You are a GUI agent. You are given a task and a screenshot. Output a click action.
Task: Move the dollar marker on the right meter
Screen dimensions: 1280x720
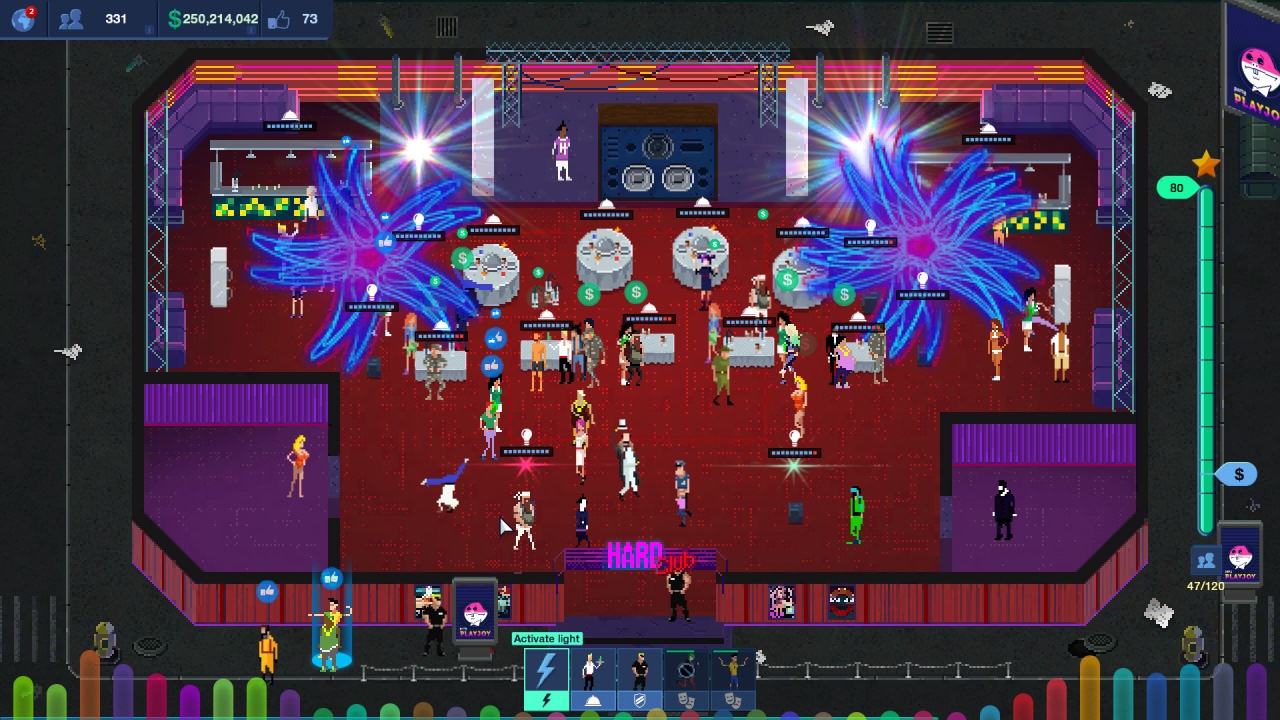(x=1238, y=474)
